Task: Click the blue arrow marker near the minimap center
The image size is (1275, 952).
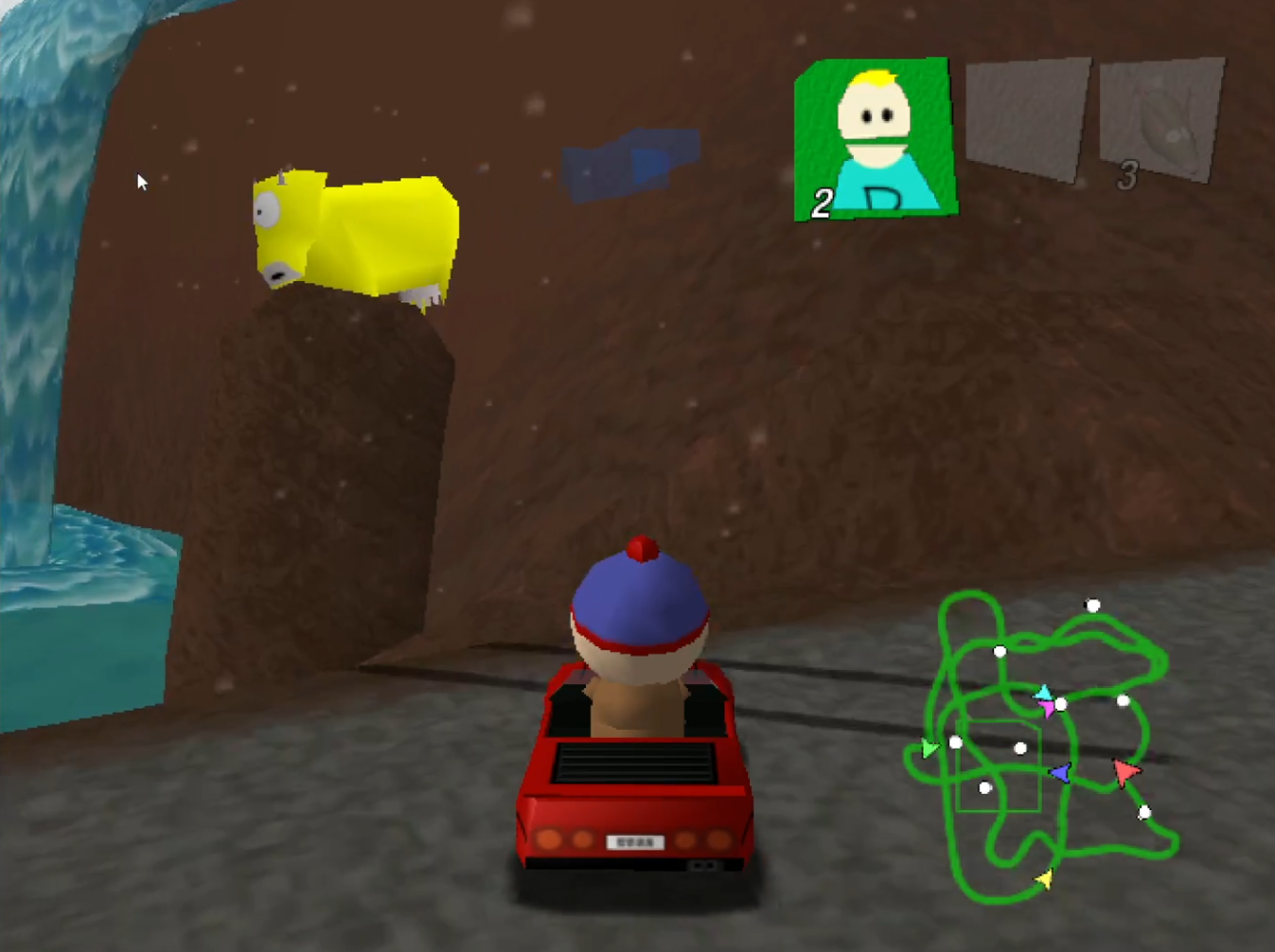Action: [x=1059, y=773]
